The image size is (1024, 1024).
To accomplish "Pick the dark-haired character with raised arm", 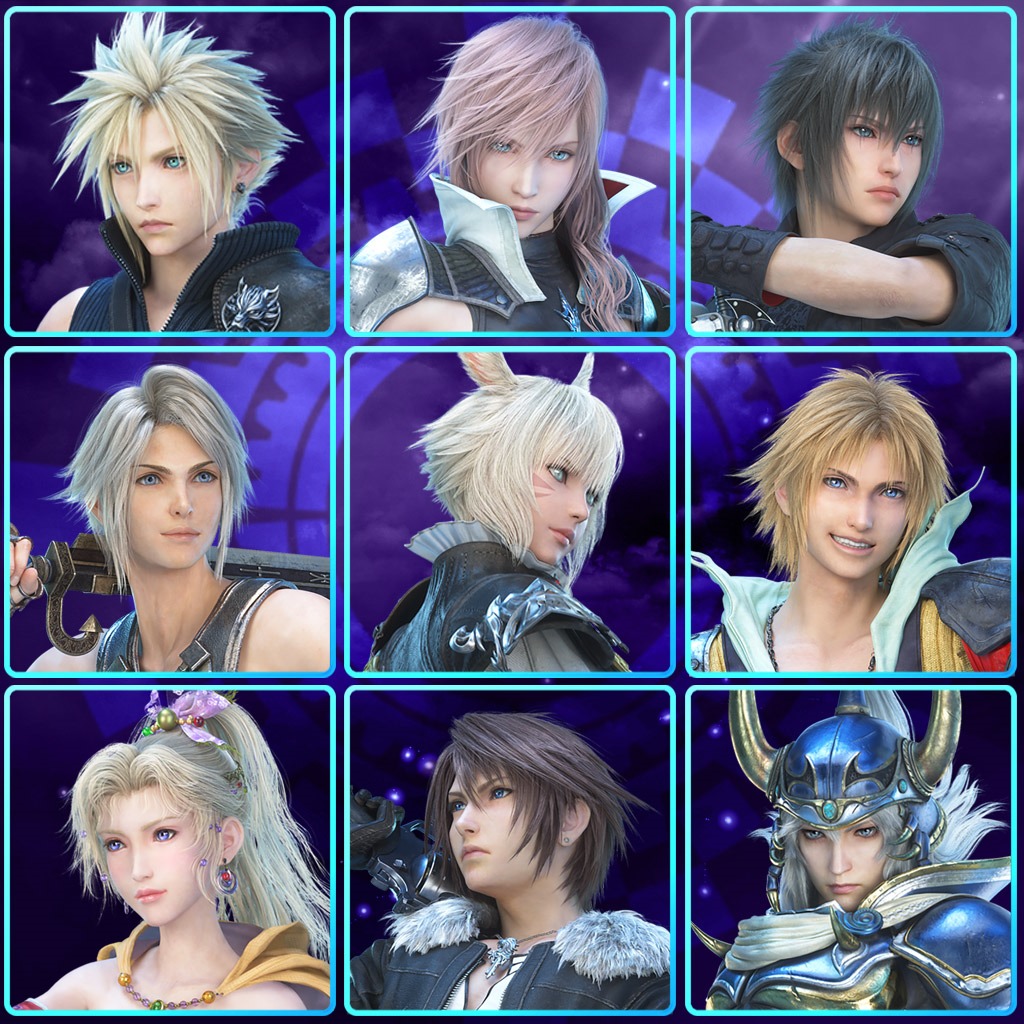I will (850, 171).
